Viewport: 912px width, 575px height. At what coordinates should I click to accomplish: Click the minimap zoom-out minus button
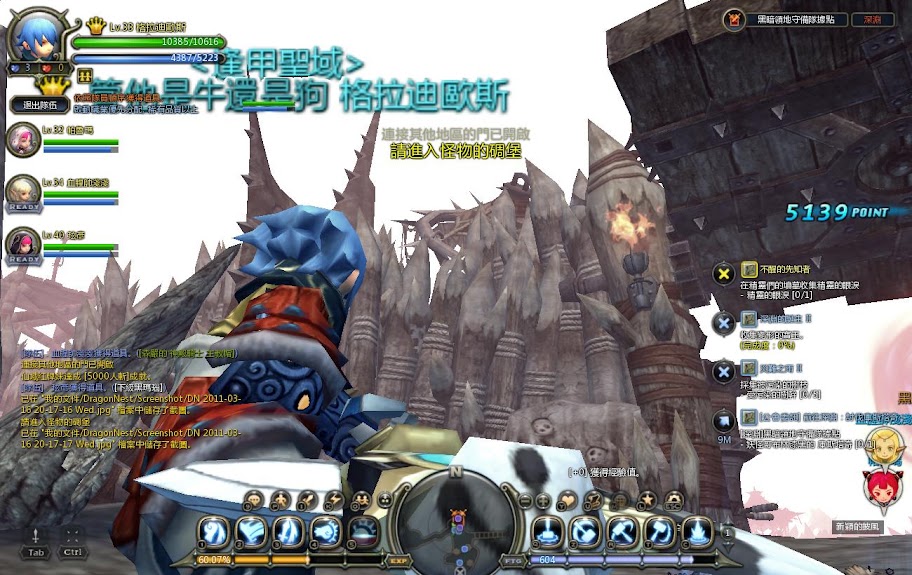(x=525, y=499)
